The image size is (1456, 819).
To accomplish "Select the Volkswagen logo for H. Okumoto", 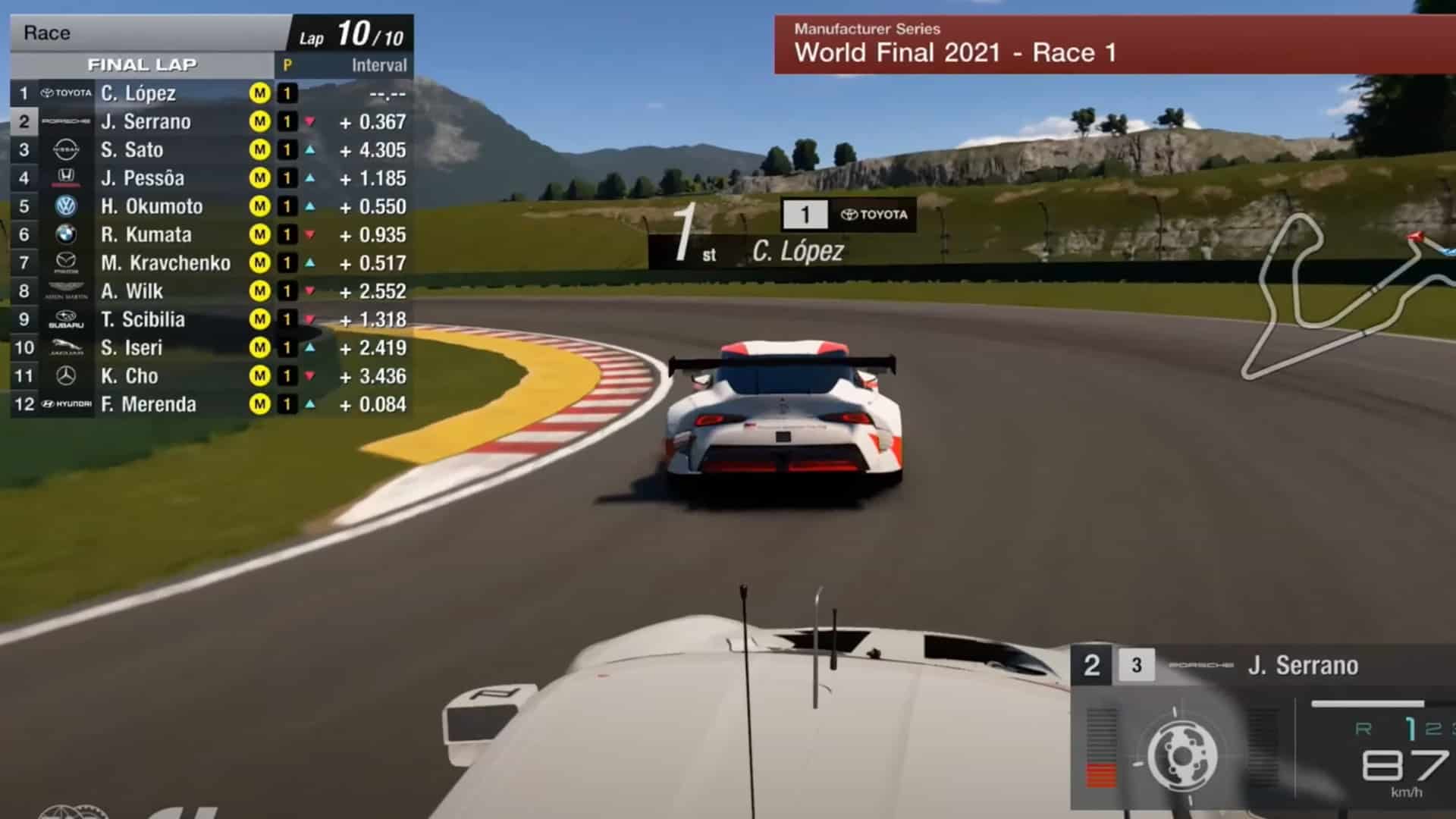I will (x=67, y=206).
